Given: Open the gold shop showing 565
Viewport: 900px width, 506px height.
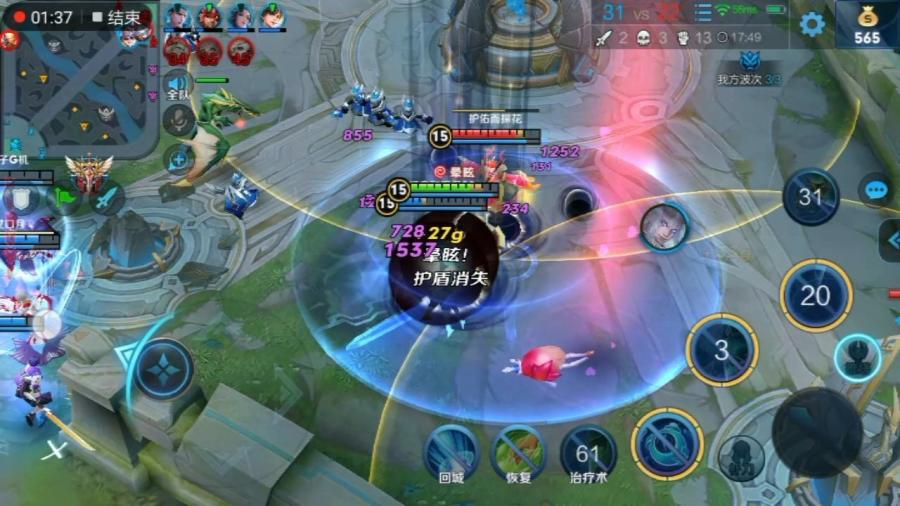Looking at the screenshot, I should [x=866, y=25].
